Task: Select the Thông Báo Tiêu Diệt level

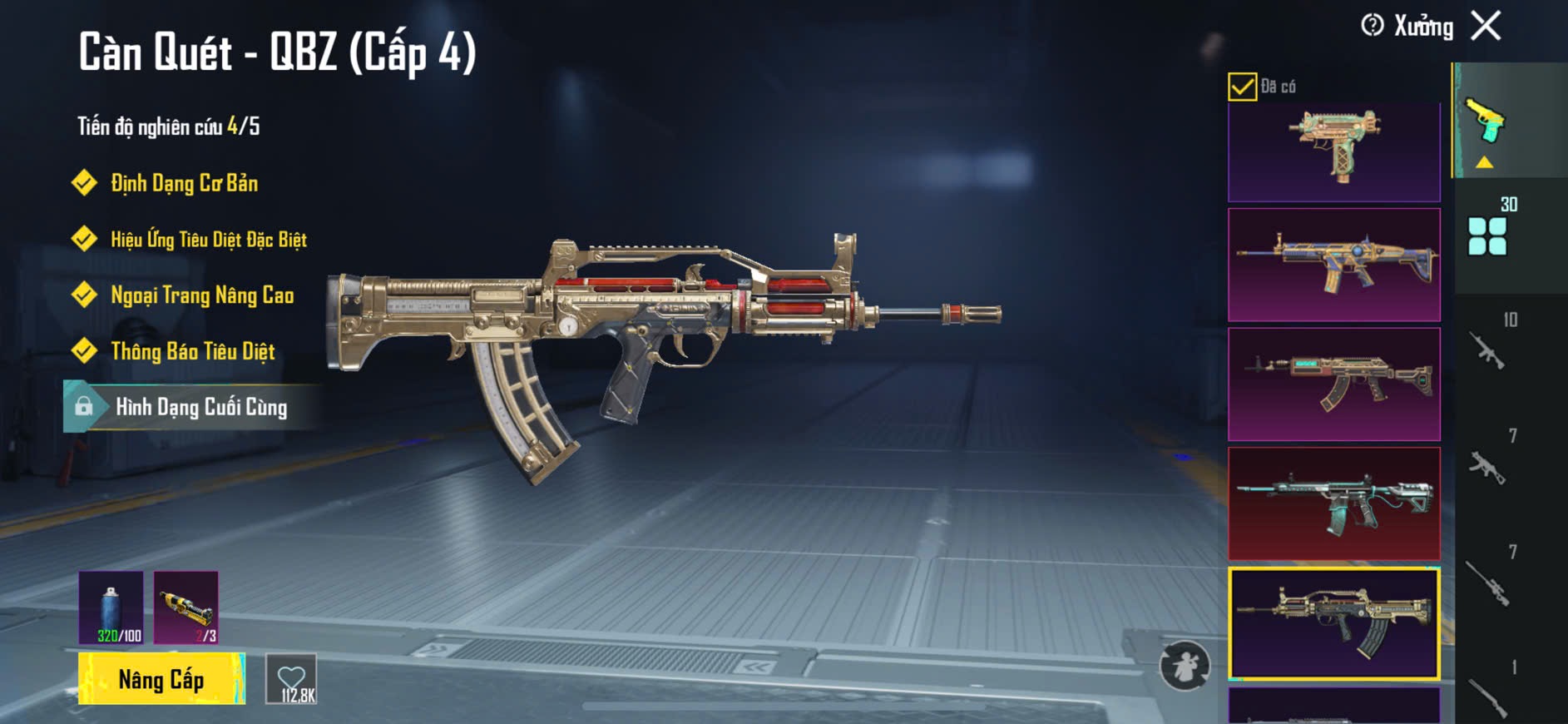Action: (192, 351)
